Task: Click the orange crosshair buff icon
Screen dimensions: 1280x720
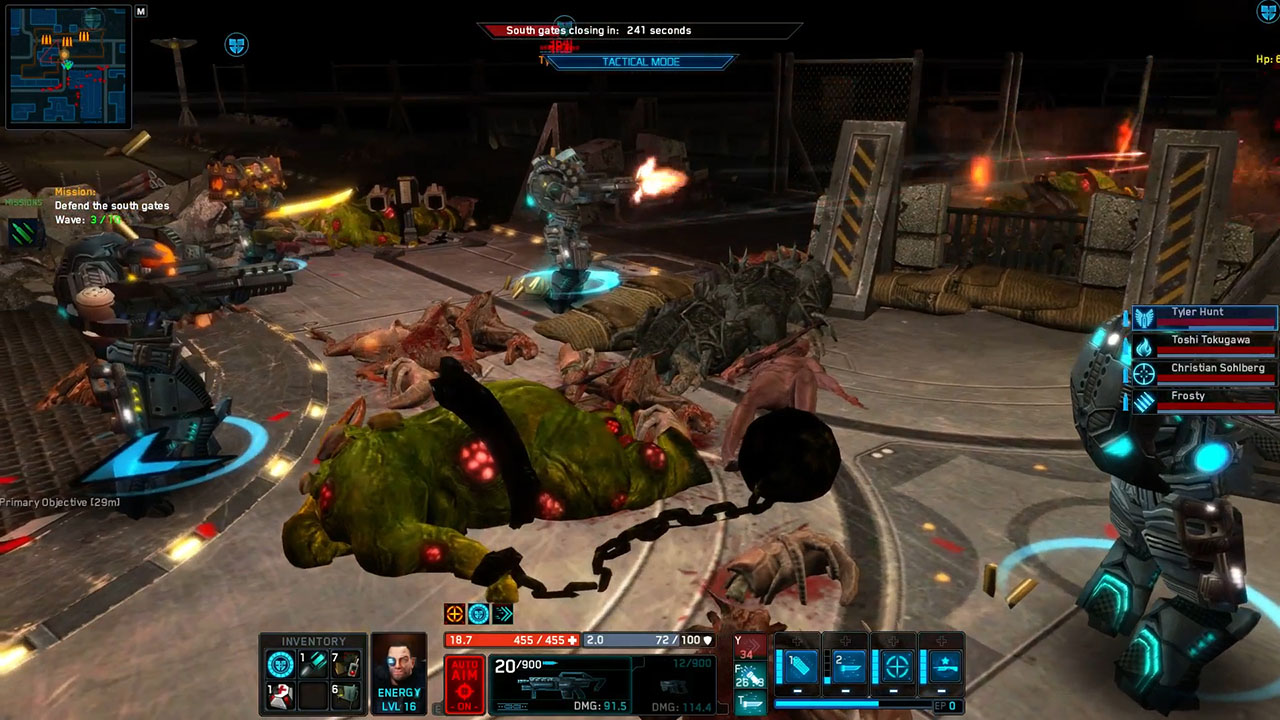Action: coord(454,614)
